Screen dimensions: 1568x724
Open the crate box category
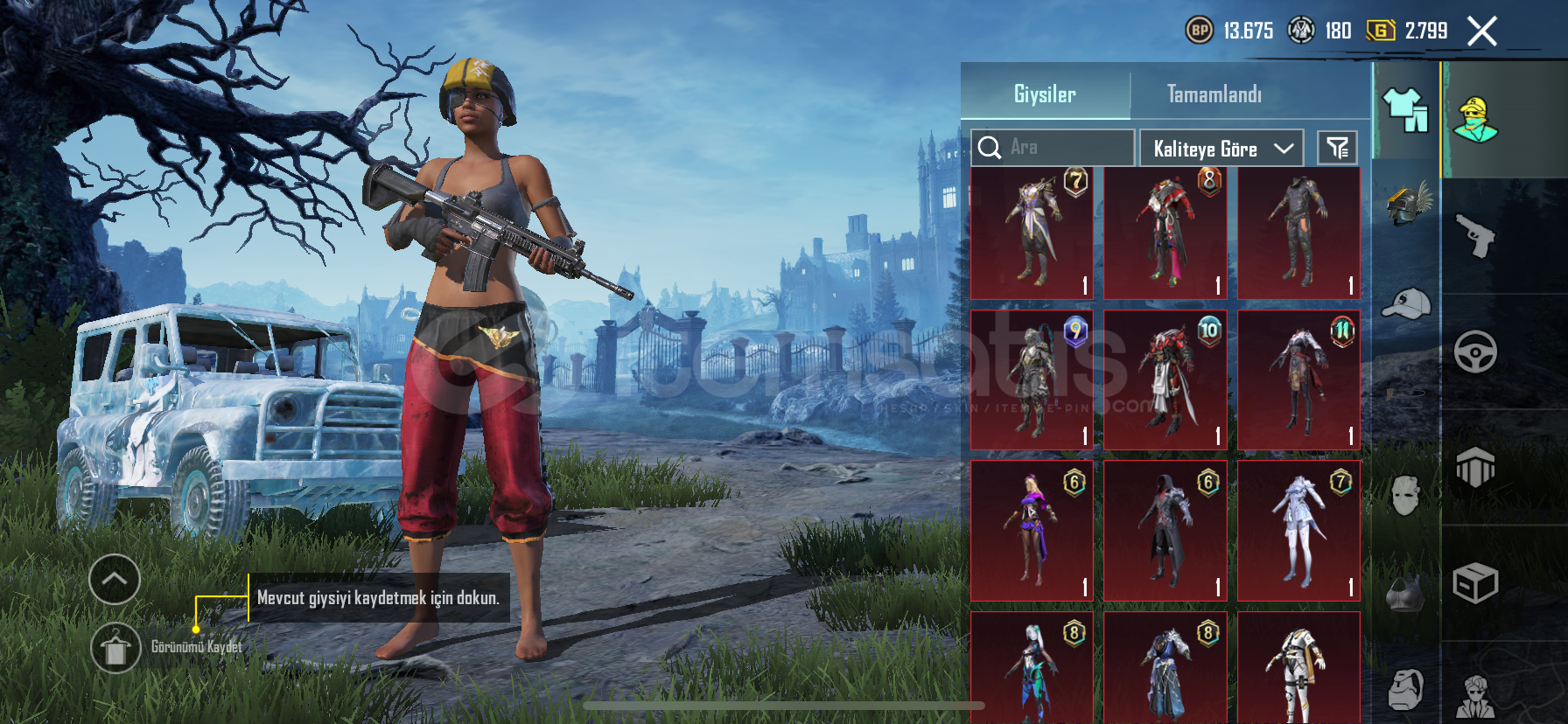(1475, 583)
